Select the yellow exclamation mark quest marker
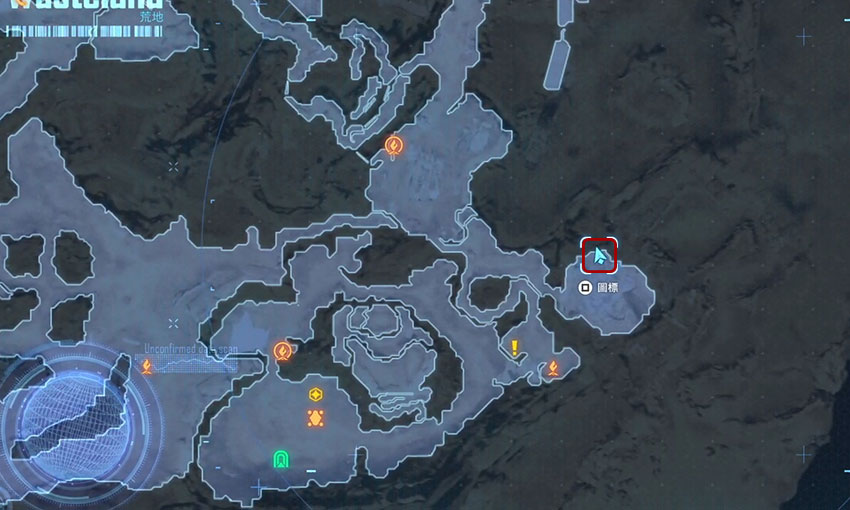 coord(515,348)
